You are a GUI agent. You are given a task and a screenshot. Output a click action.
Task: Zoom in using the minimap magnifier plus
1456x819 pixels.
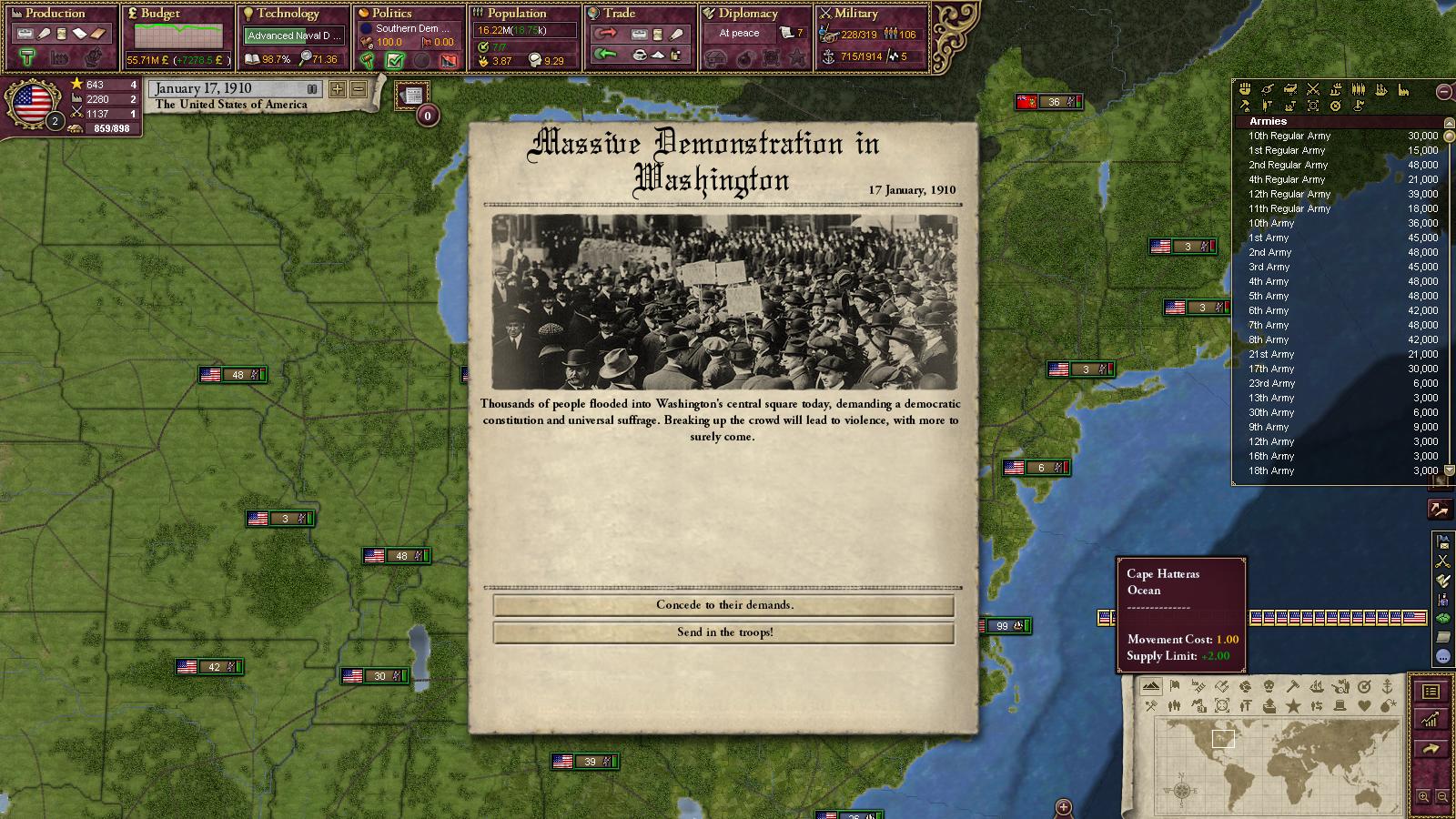click(x=1424, y=797)
